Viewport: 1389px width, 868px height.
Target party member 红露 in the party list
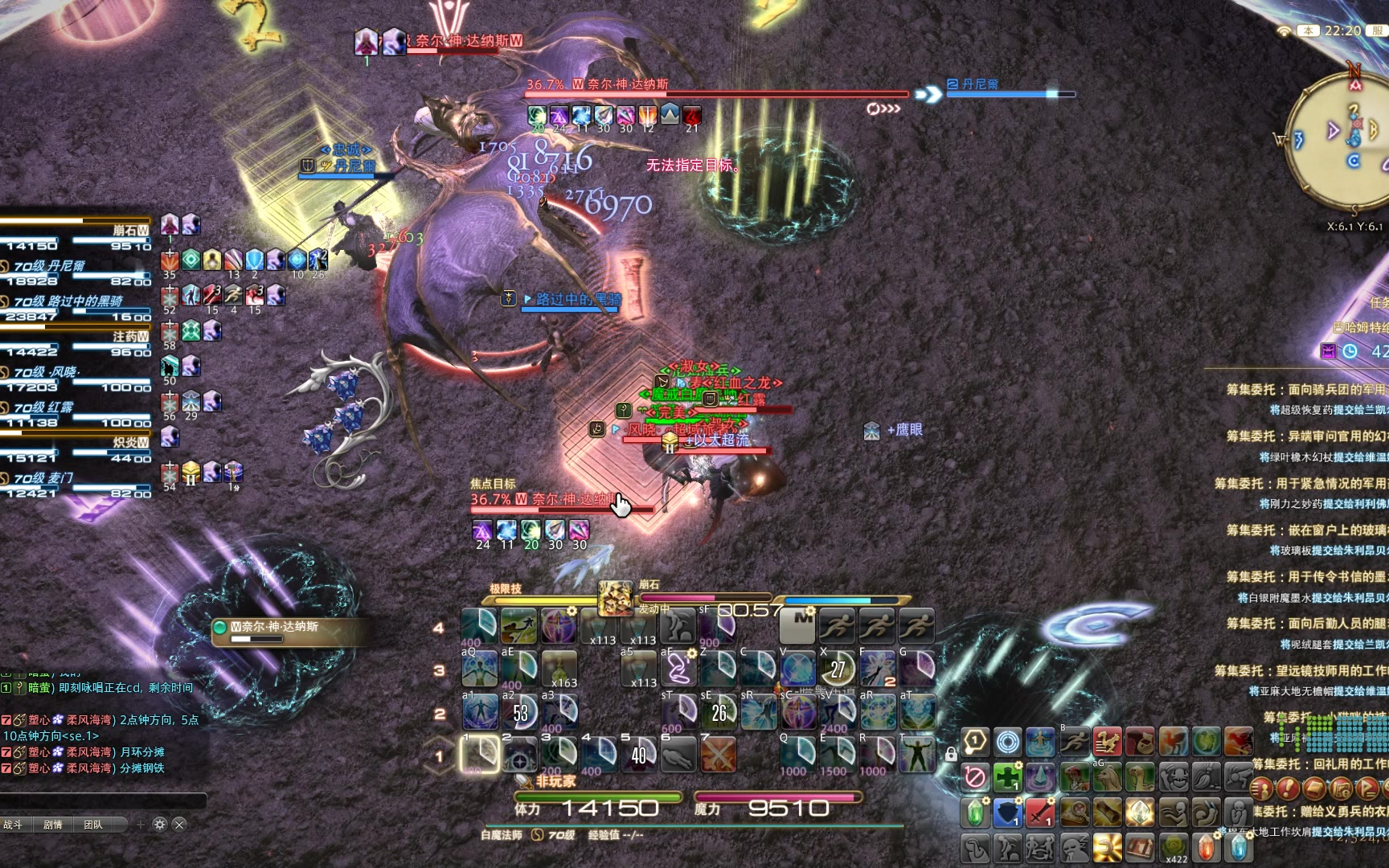click(x=76, y=407)
